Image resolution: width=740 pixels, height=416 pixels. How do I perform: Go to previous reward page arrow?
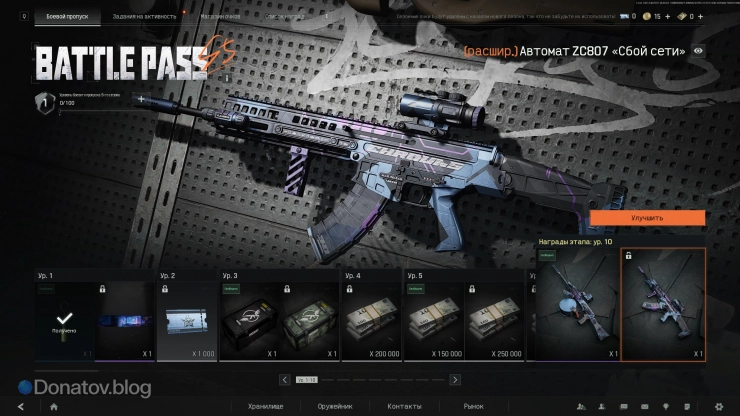tap(285, 380)
